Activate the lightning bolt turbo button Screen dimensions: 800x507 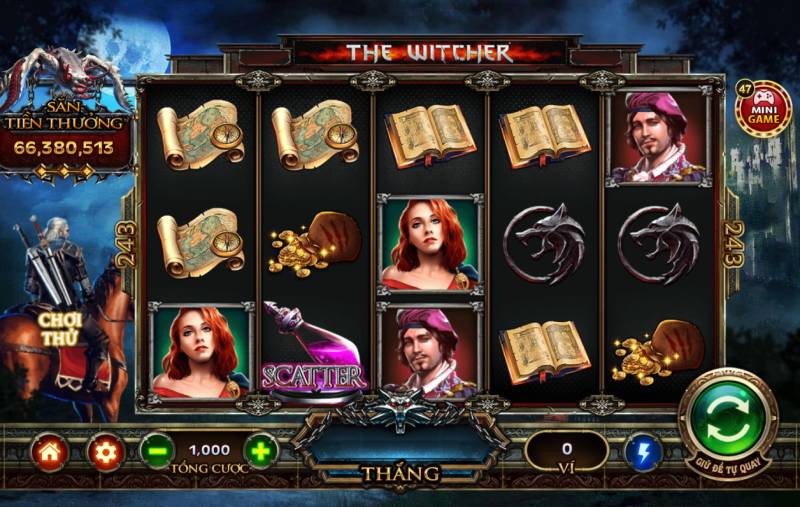[x=642, y=453]
